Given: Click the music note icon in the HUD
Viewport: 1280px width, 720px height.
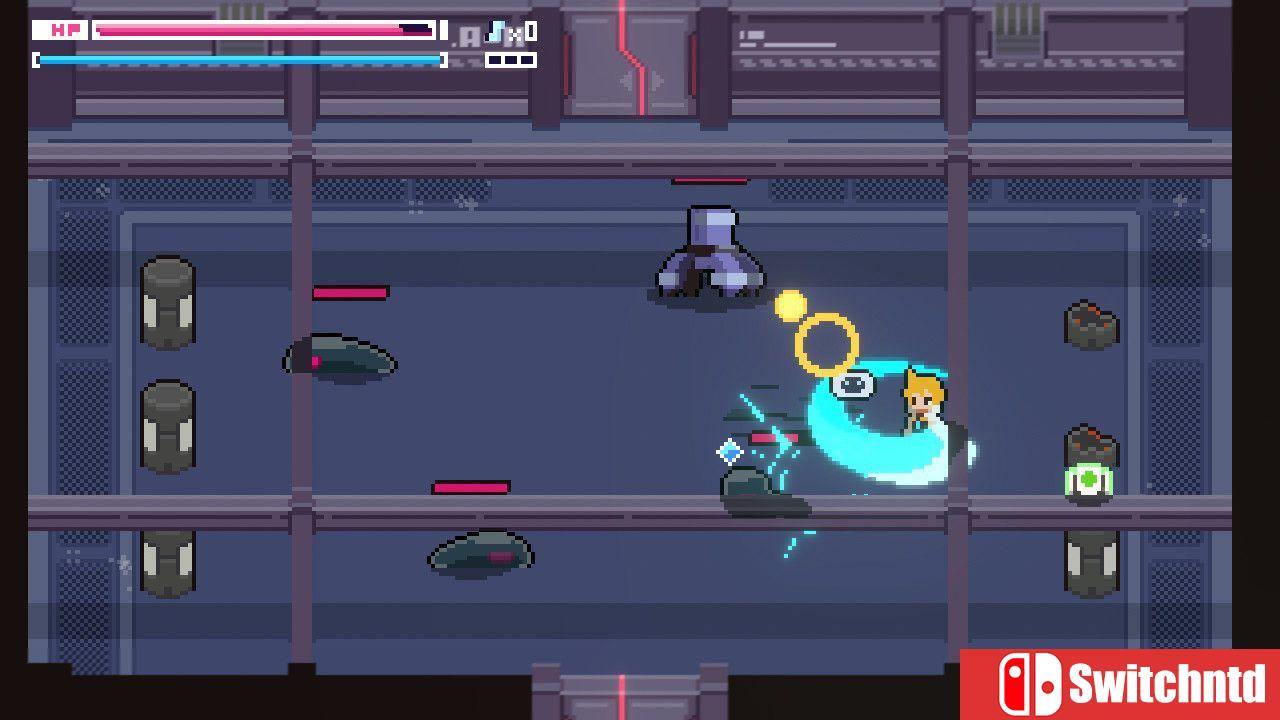Looking at the screenshot, I should (495, 31).
